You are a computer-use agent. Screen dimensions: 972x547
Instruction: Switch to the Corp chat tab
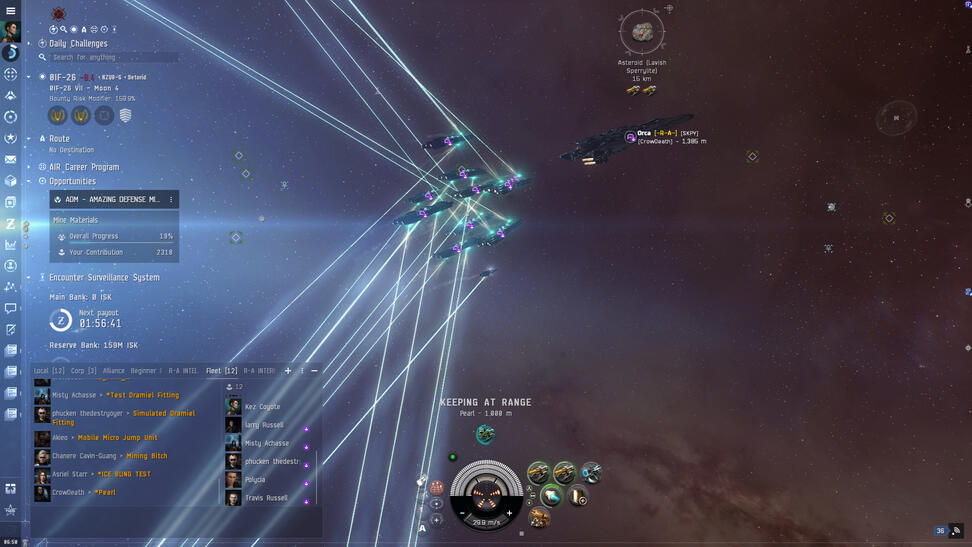[84, 371]
